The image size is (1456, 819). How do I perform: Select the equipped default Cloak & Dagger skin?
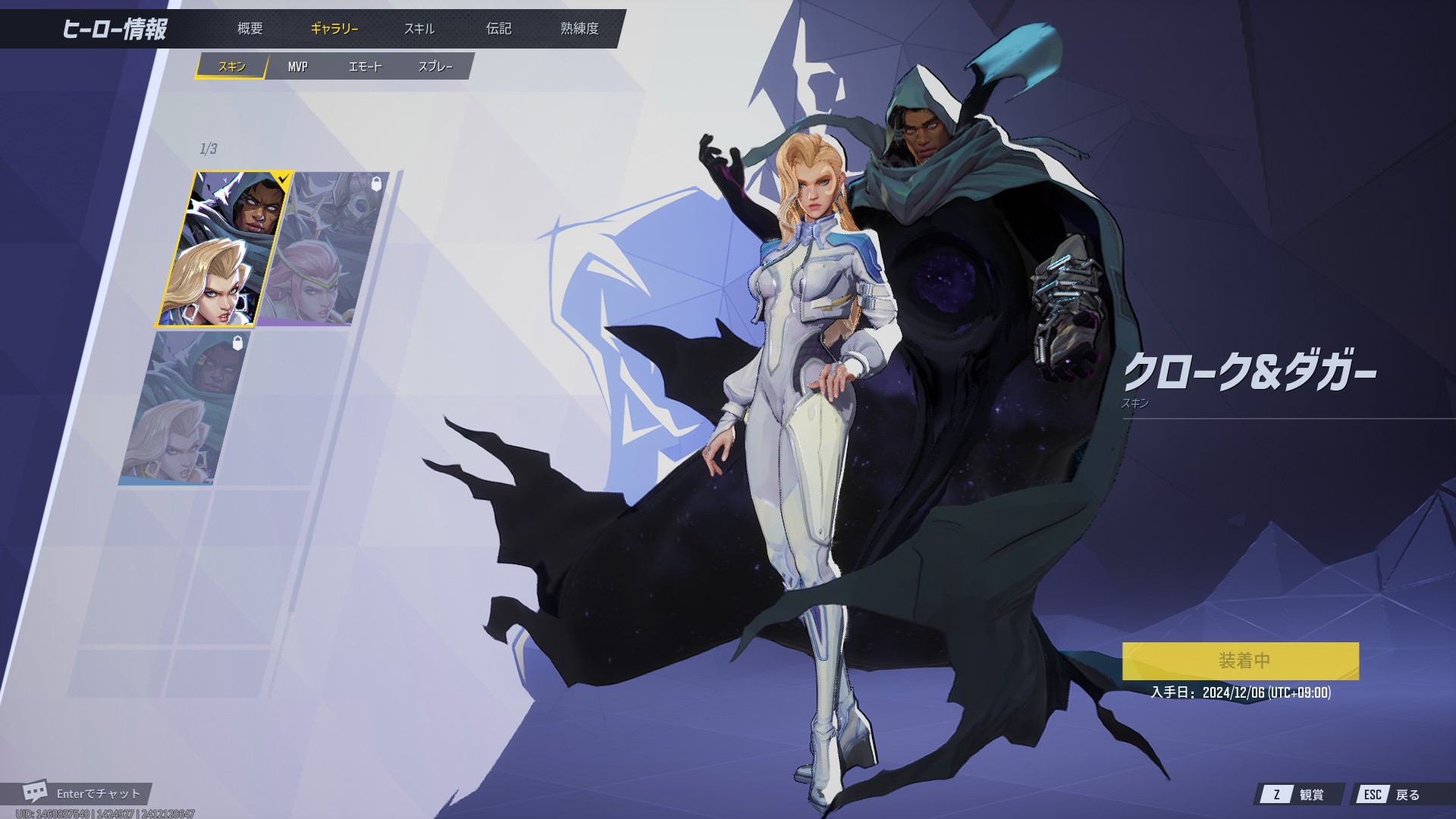tap(224, 249)
